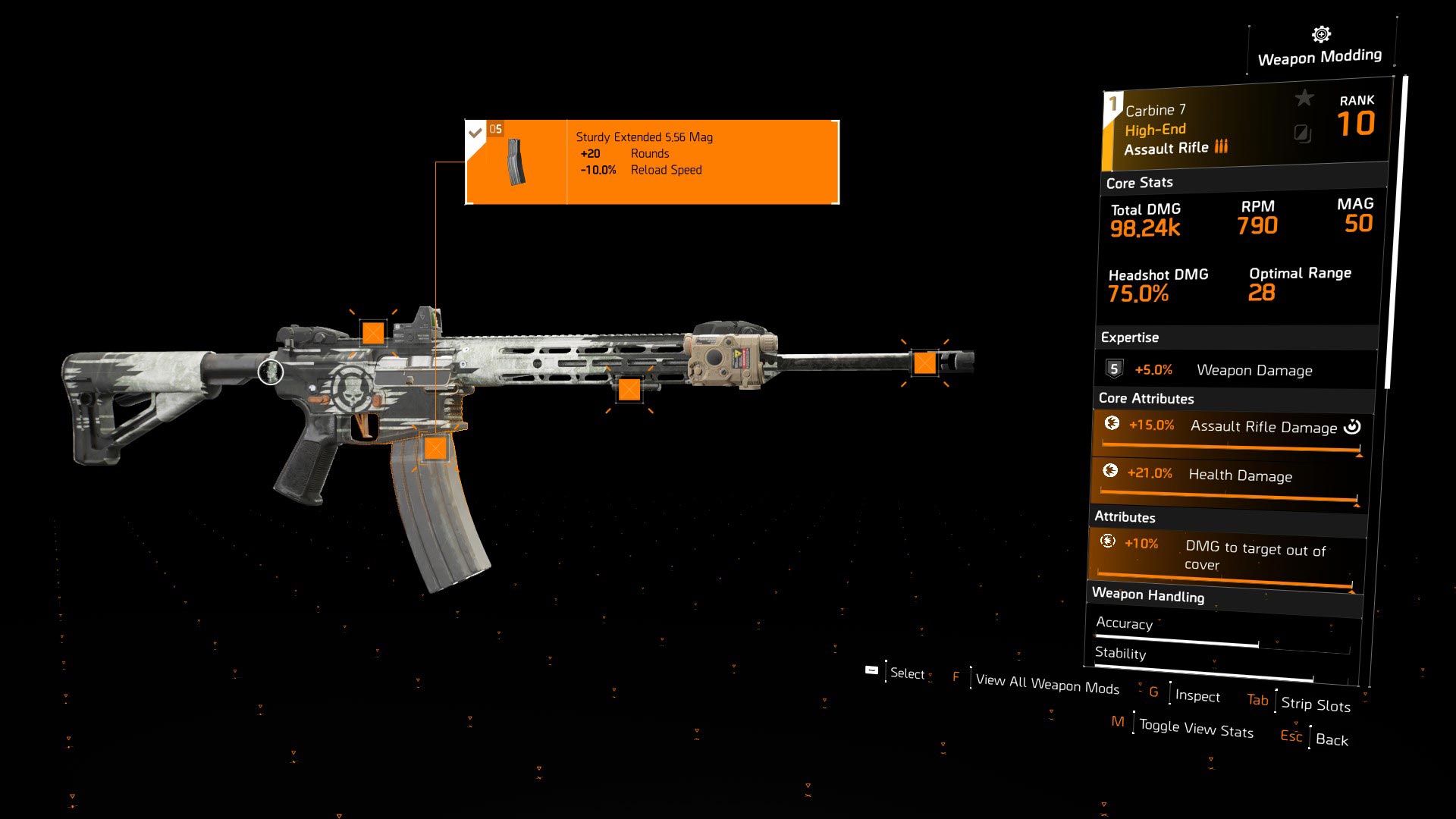Click the Expertise rank 5 badge

[1113, 369]
